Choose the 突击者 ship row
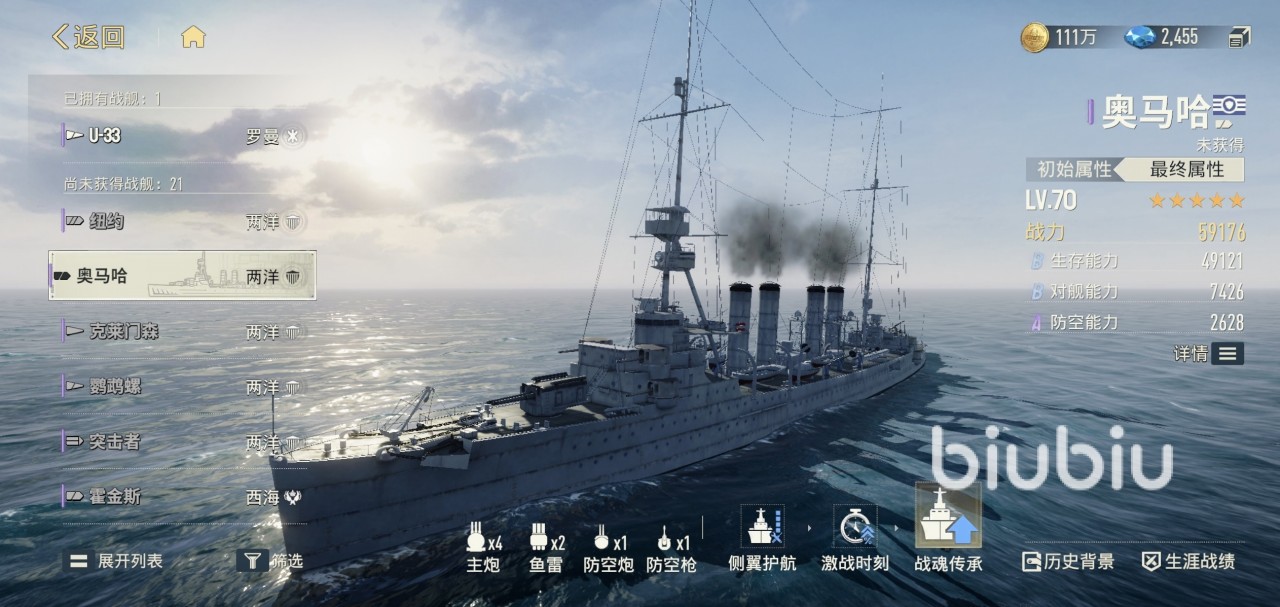Screen dimensions: 1280x607 click(x=182, y=442)
